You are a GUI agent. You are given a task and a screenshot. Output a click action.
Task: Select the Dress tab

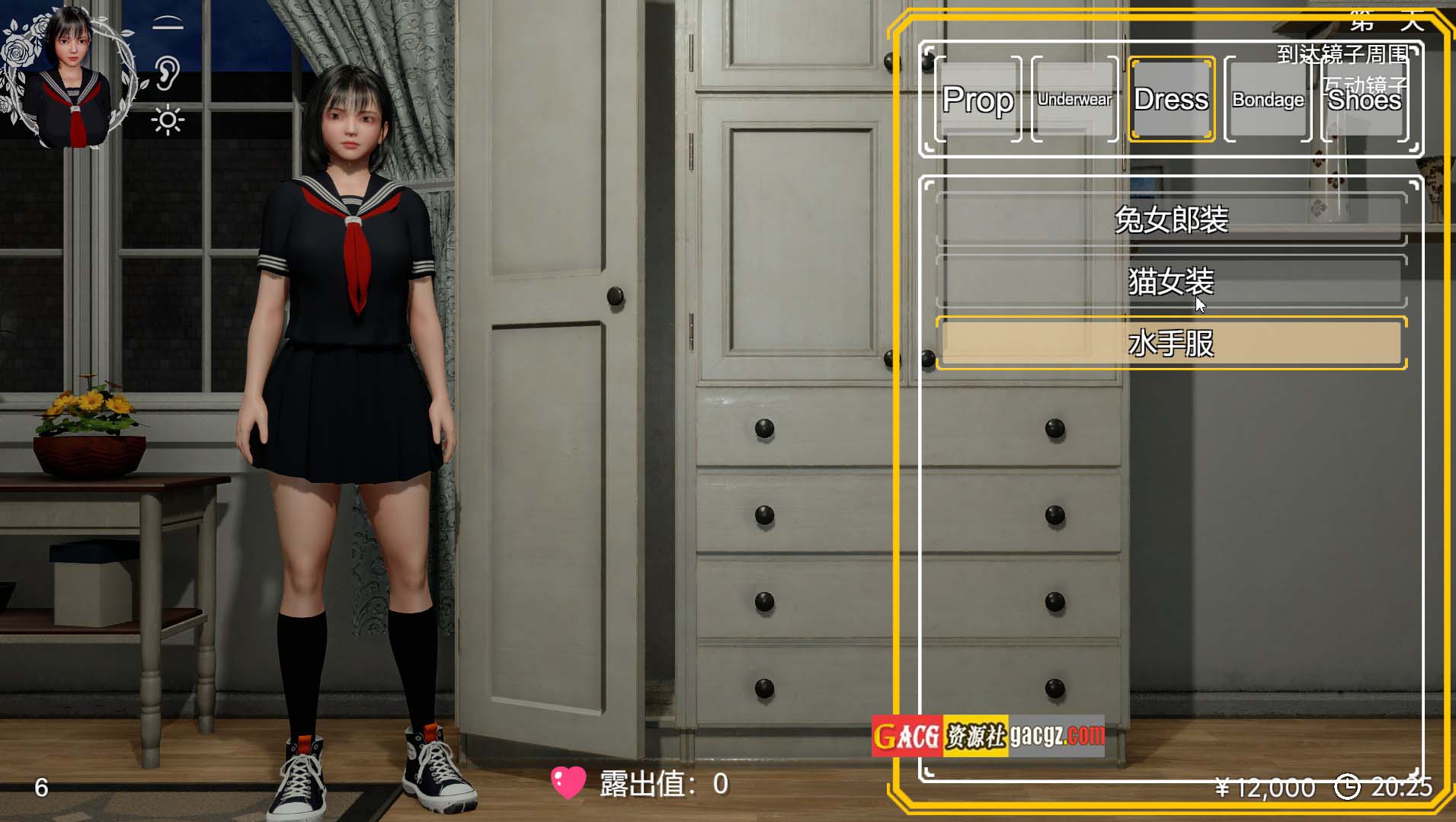pos(1171,100)
